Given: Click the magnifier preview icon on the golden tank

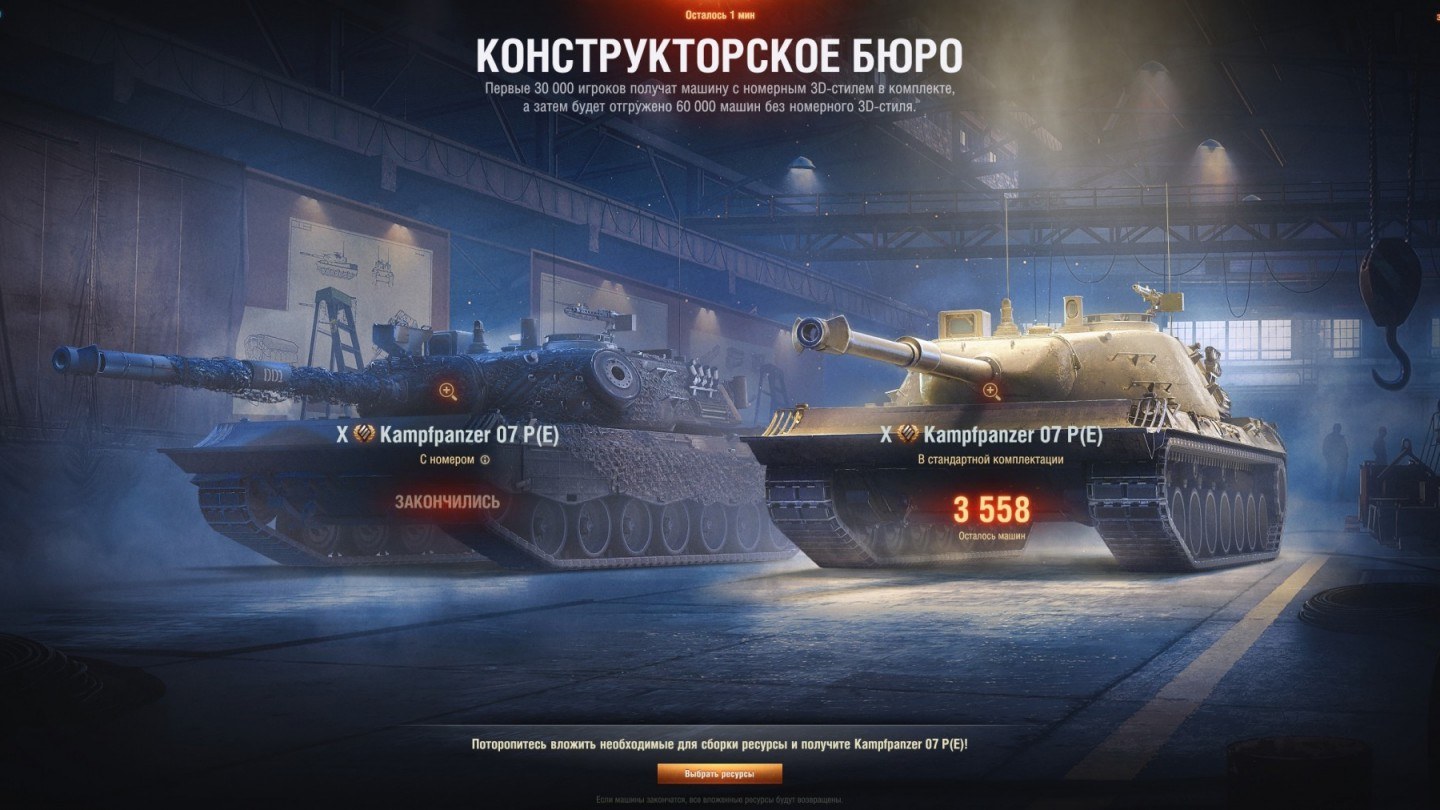Looking at the screenshot, I should click(992, 390).
